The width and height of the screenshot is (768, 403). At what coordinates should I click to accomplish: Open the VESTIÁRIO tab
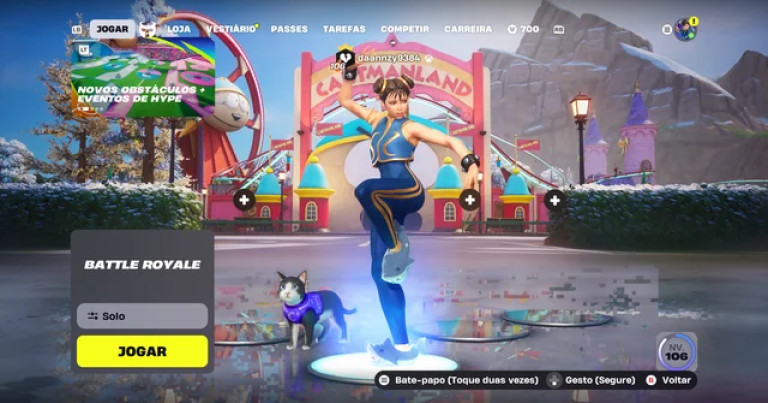(x=228, y=29)
